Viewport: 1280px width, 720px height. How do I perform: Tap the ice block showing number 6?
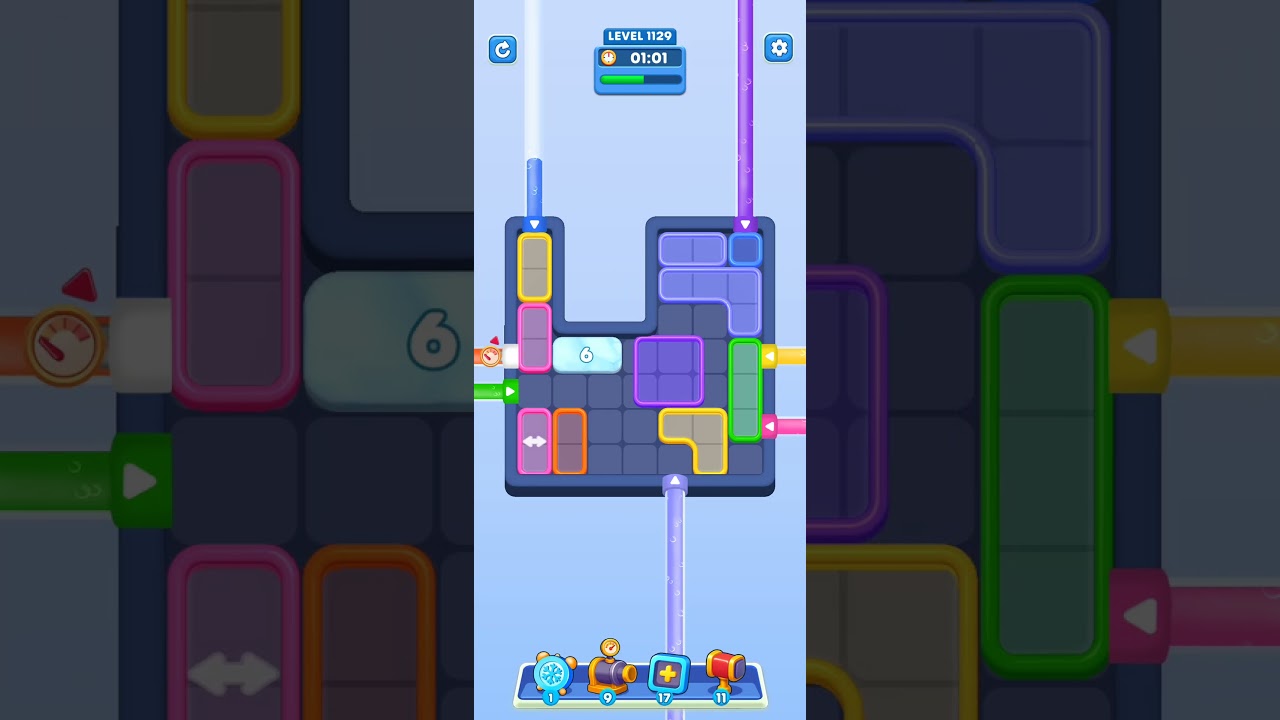coord(588,355)
